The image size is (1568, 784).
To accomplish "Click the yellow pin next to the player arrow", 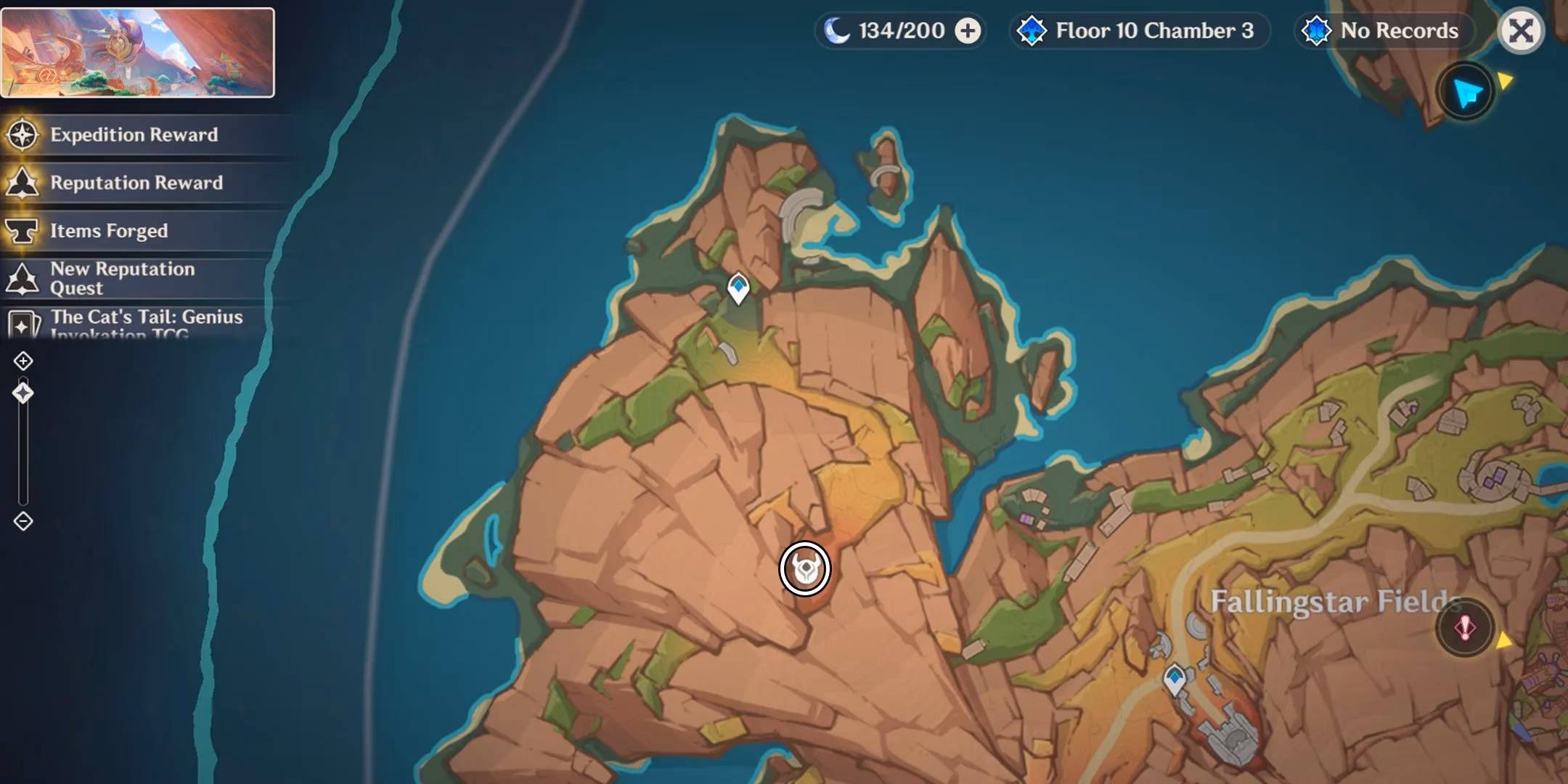I will coord(1506,82).
